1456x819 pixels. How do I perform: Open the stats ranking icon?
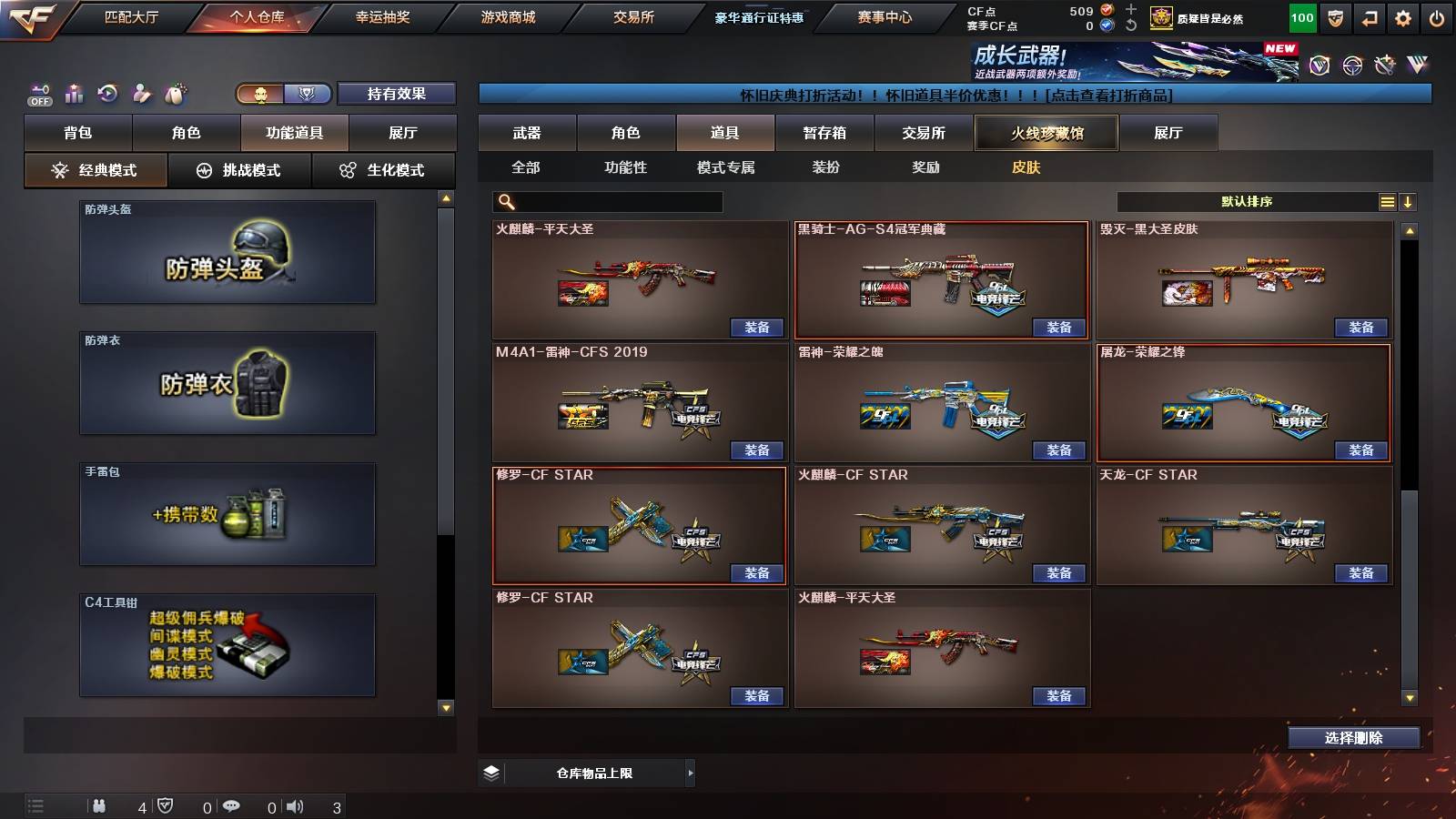coord(74,94)
